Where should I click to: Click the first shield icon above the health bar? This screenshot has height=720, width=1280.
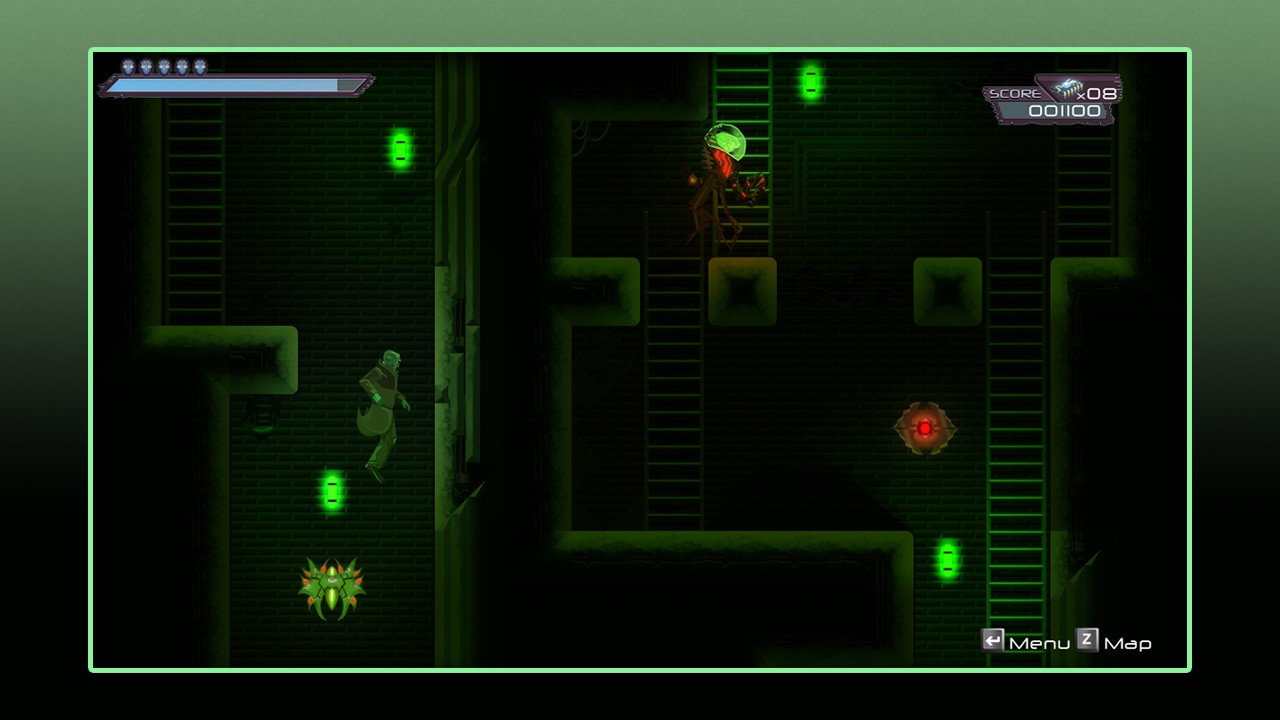[126, 68]
